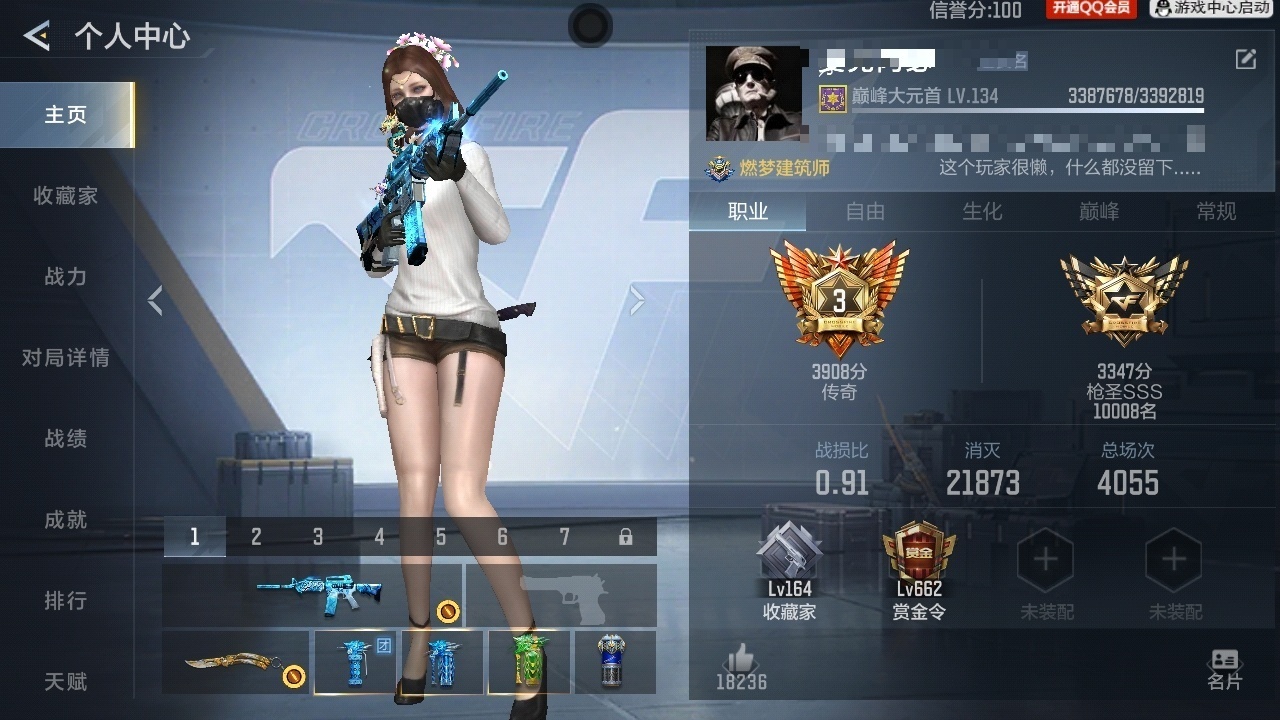The height and width of the screenshot is (720, 1280).
Task: Click the 开通QQ会员 button
Action: pos(1091,9)
